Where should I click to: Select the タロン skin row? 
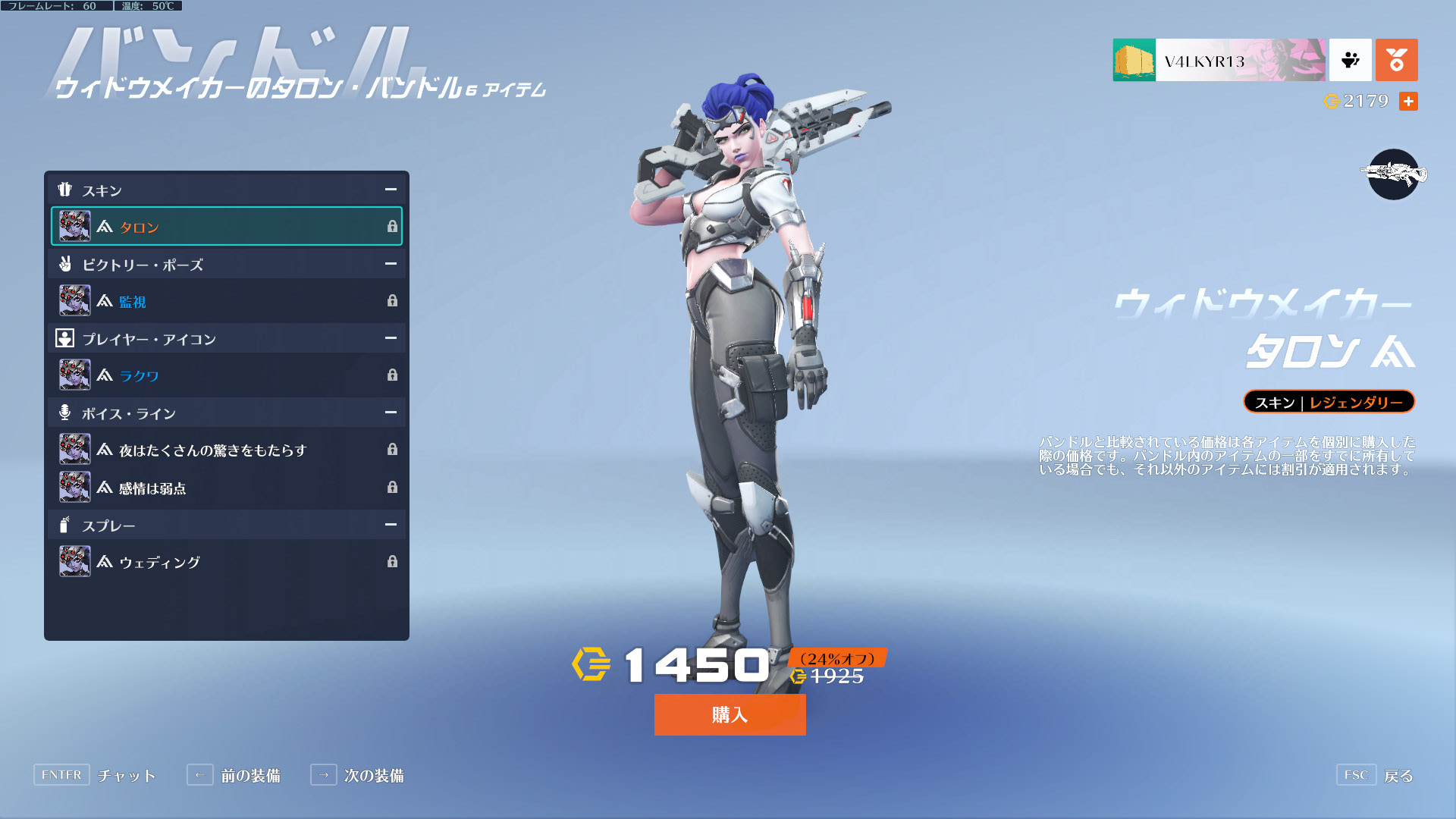[226, 227]
